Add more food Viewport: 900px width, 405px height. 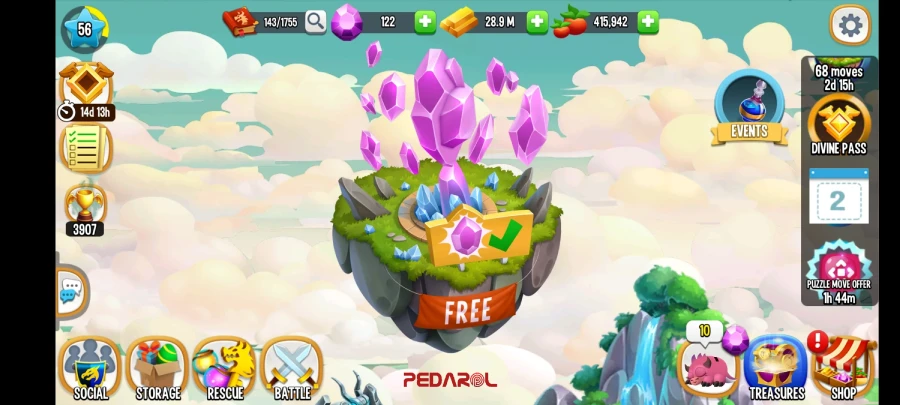click(648, 22)
